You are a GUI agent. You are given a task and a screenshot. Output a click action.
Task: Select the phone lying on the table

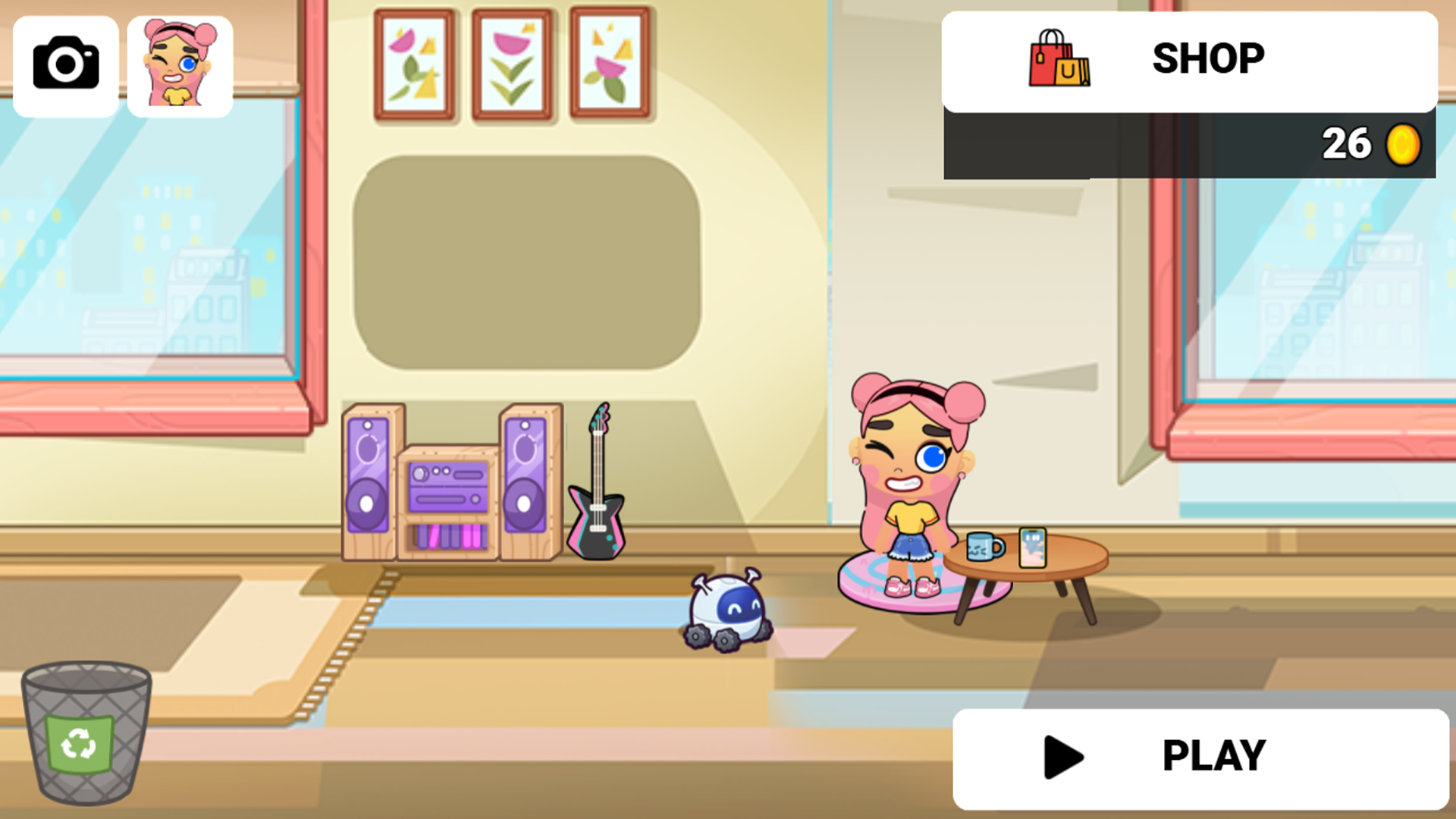[x=1034, y=548]
